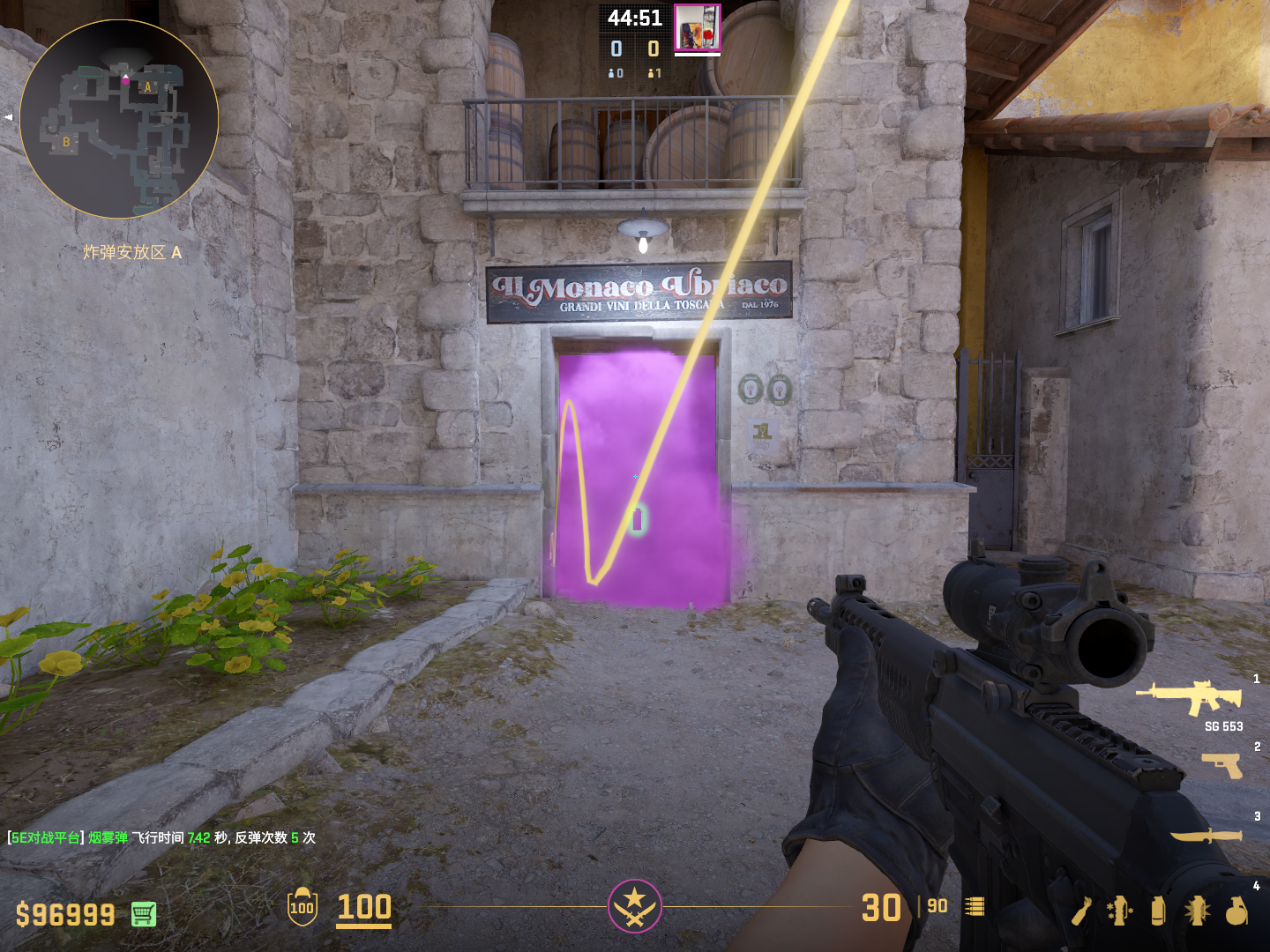Screen dimensions: 1270x952
Task: Switch to the pistol weapon slot
Action: 1222,764
